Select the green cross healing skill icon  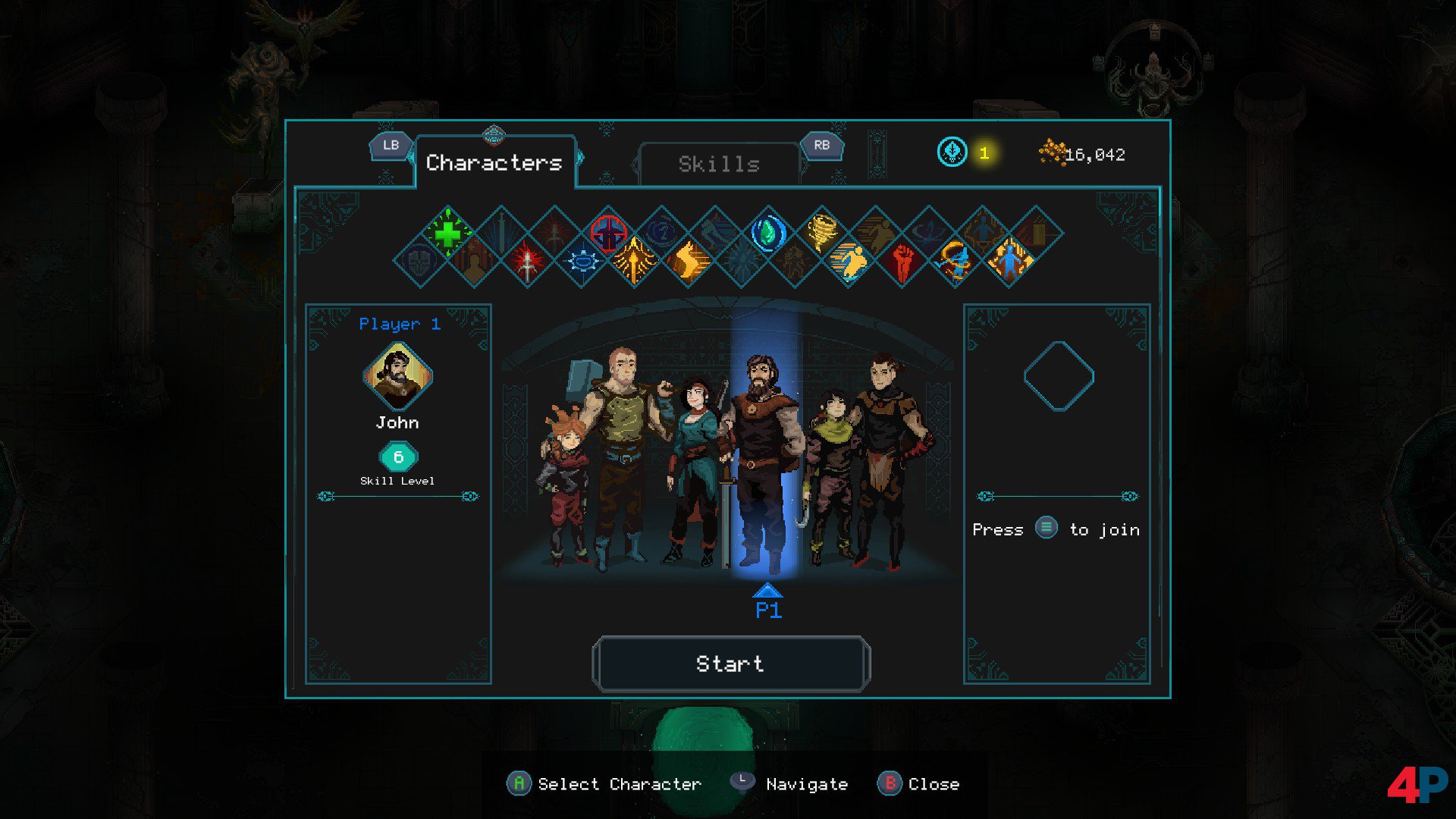pos(447,233)
